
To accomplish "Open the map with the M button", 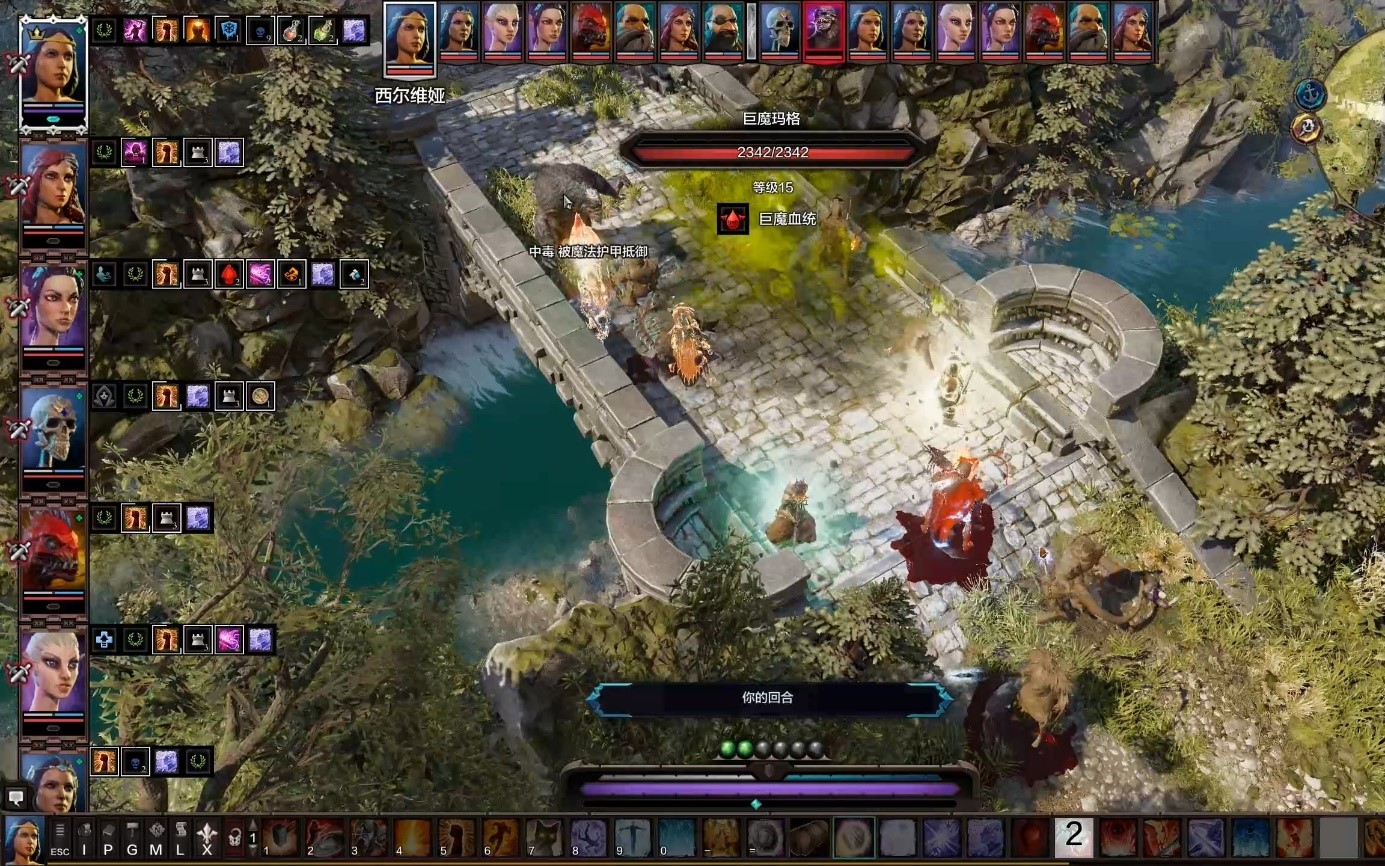I will 156,838.
